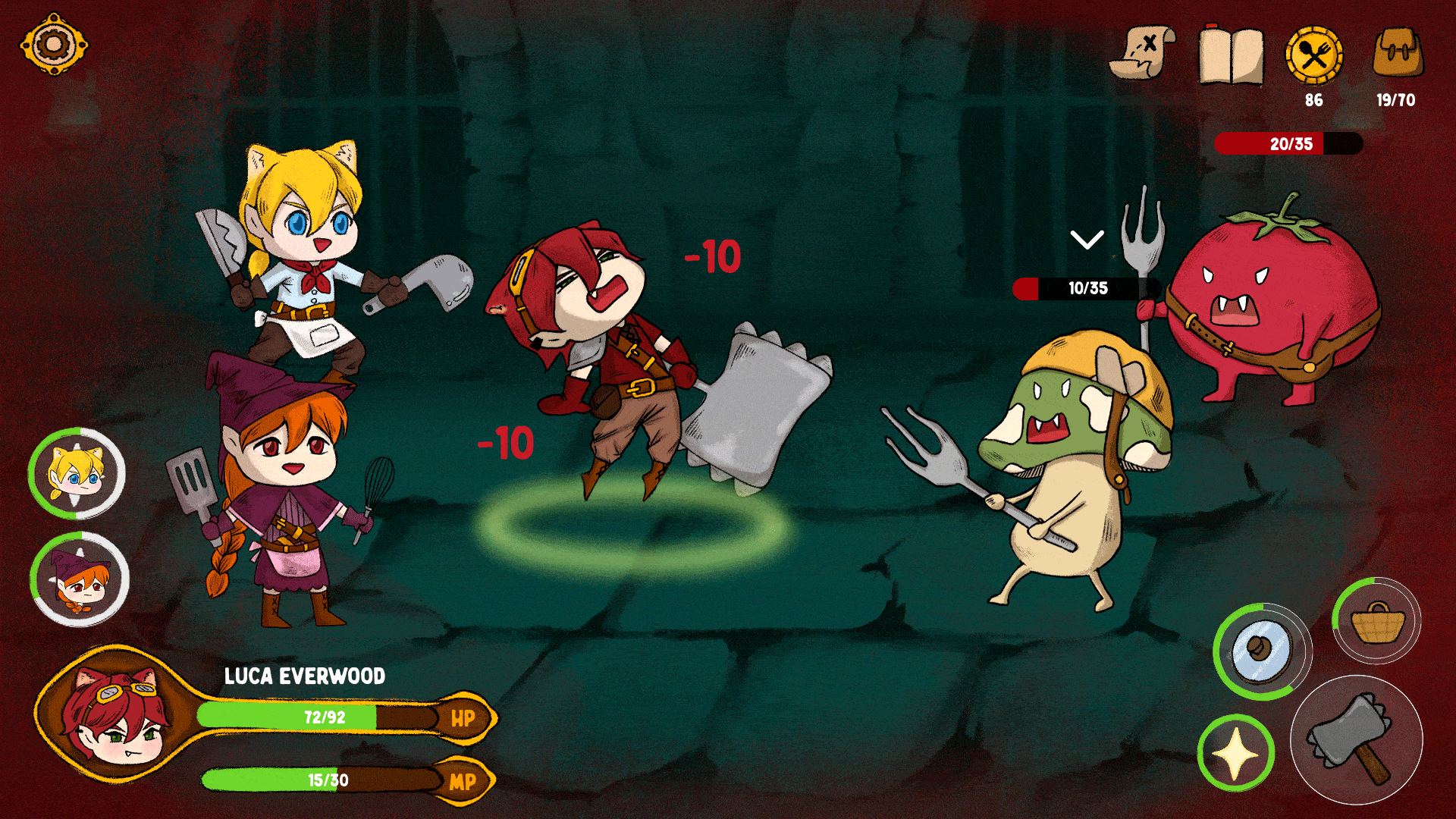Click the chevron above the tomato enemy
The image size is (1456, 819).
1087,240
